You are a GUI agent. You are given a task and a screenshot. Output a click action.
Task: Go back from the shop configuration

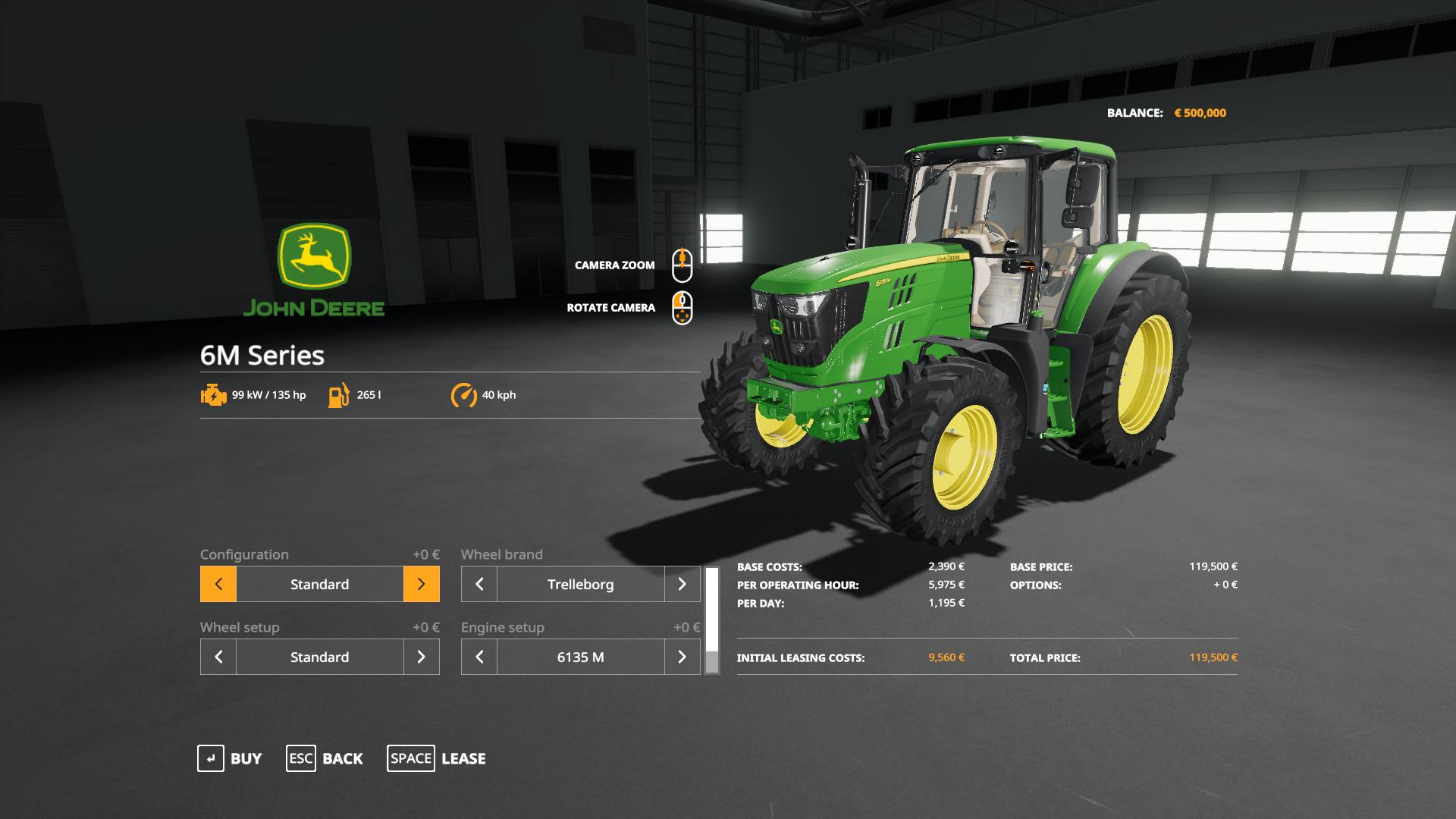pos(325,758)
